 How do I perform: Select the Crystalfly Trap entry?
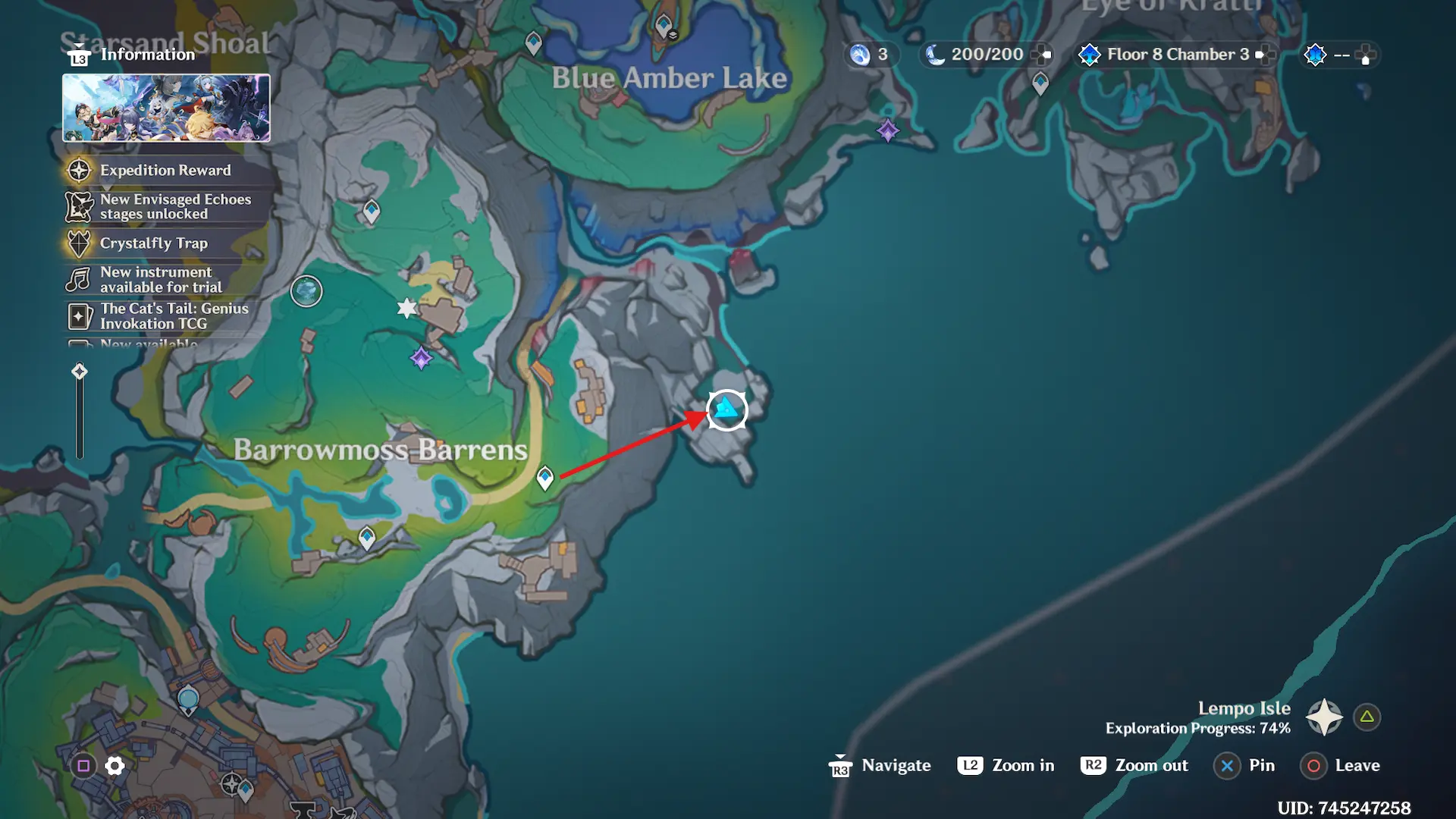[x=153, y=243]
